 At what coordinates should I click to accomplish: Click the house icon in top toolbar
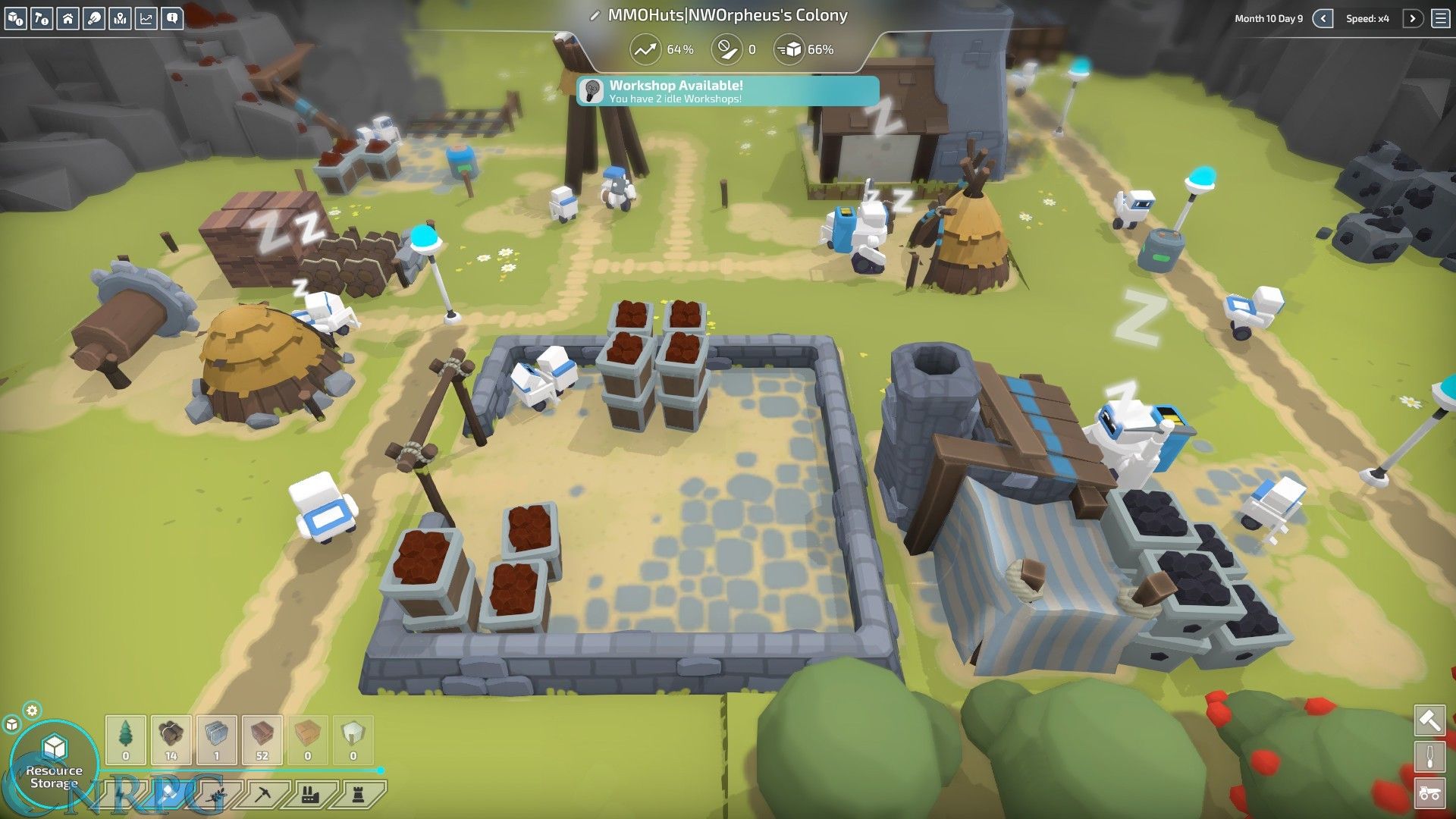point(68,18)
